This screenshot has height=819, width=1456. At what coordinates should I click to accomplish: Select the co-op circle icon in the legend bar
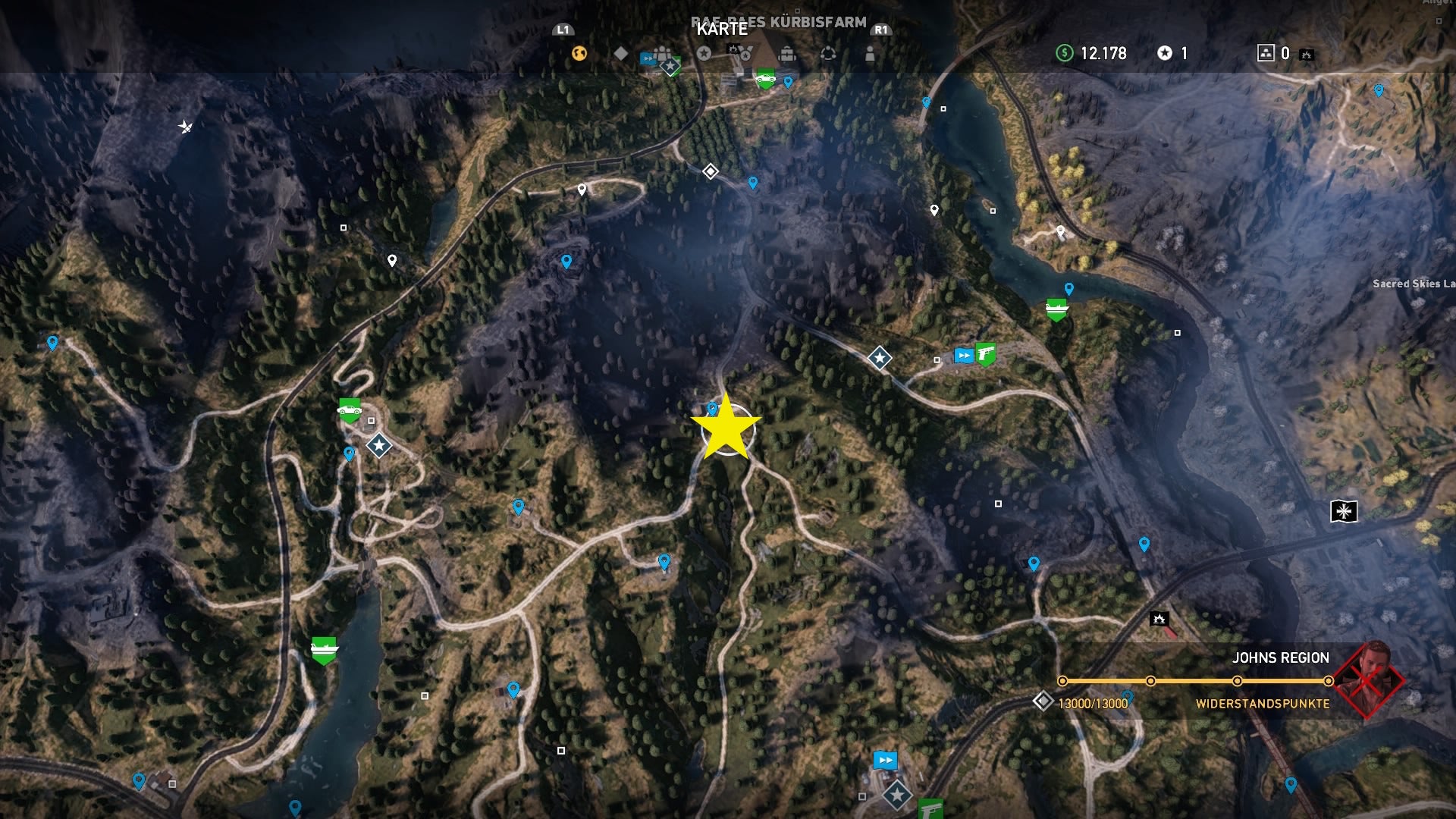(828, 53)
